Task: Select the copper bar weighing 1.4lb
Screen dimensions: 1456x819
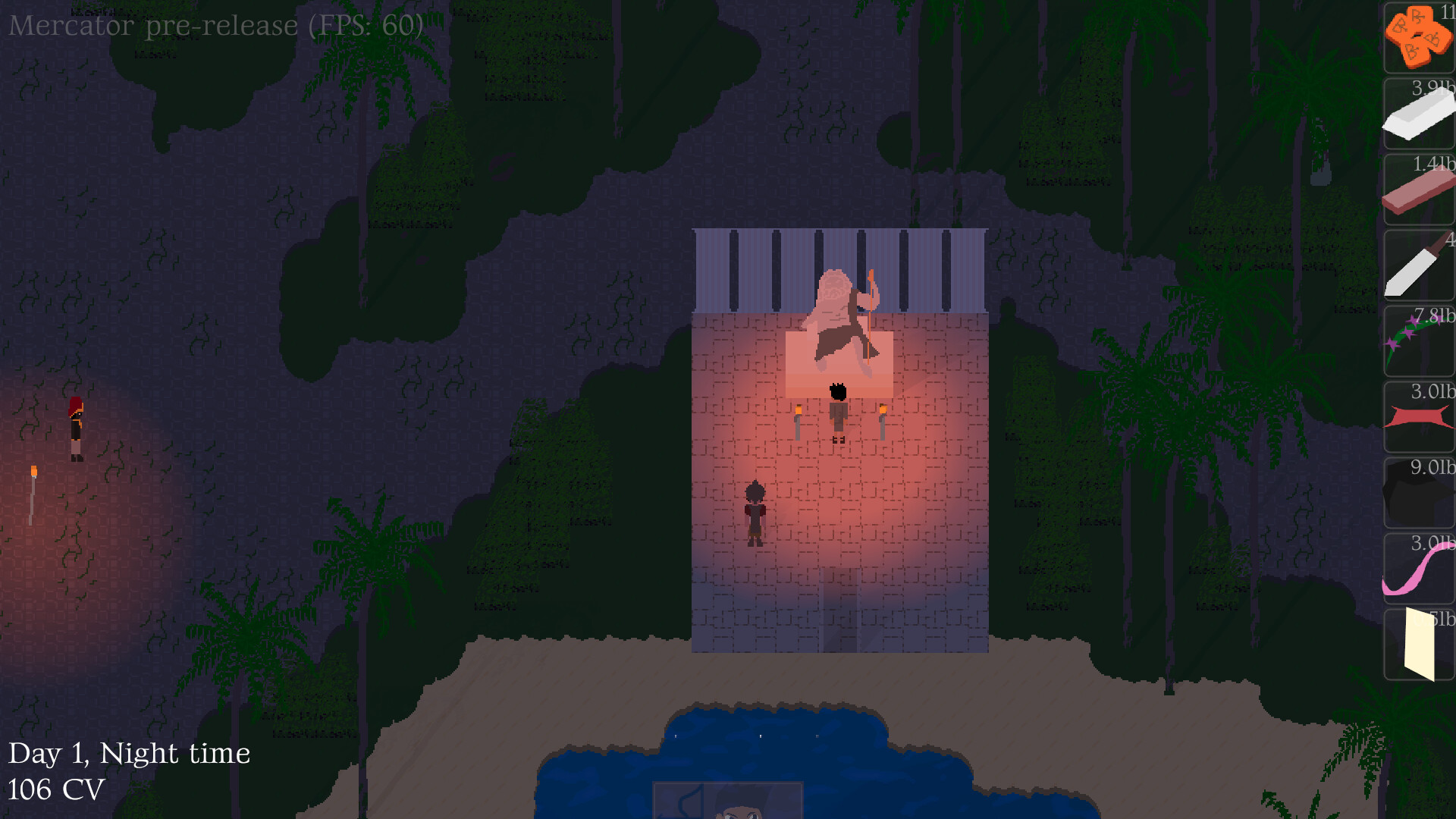Action: 1419,188
